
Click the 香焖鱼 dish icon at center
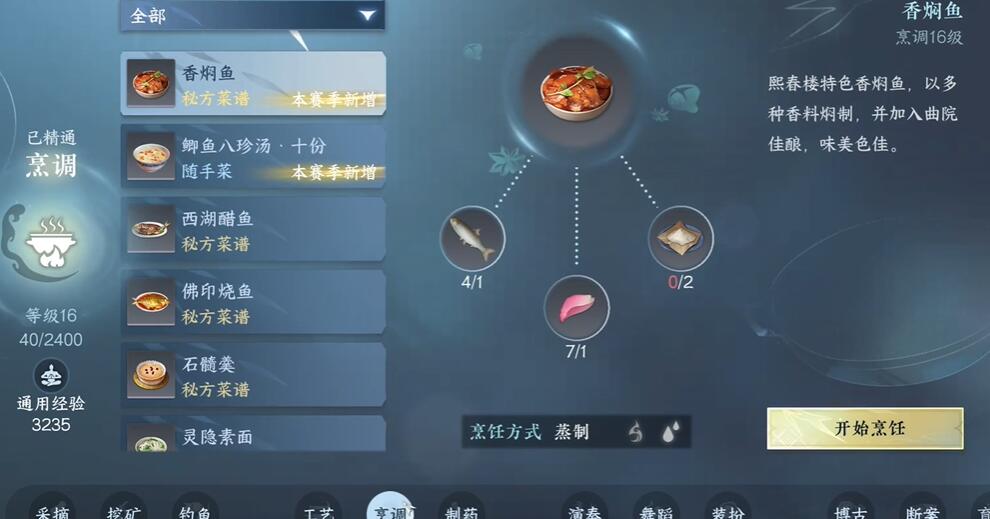pyautogui.click(x=576, y=92)
